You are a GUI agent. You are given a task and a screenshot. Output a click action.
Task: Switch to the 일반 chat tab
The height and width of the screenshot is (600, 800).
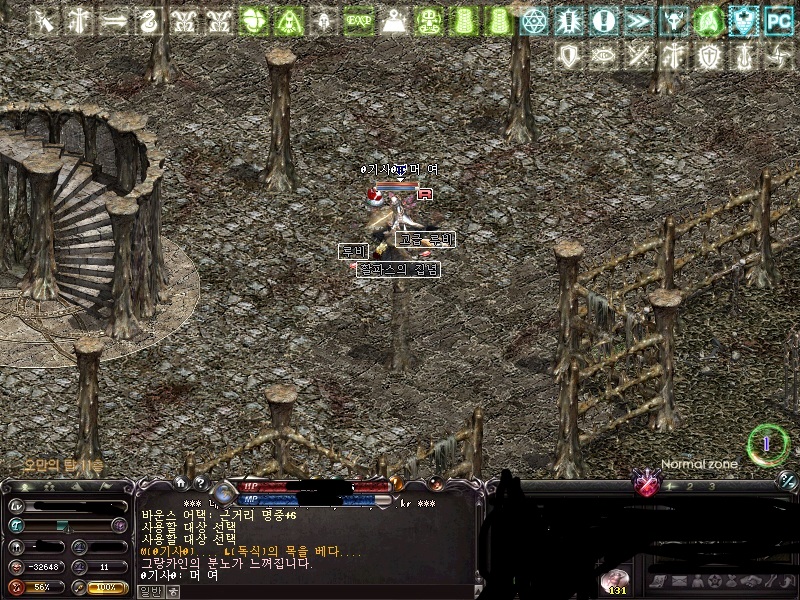[149, 591]
